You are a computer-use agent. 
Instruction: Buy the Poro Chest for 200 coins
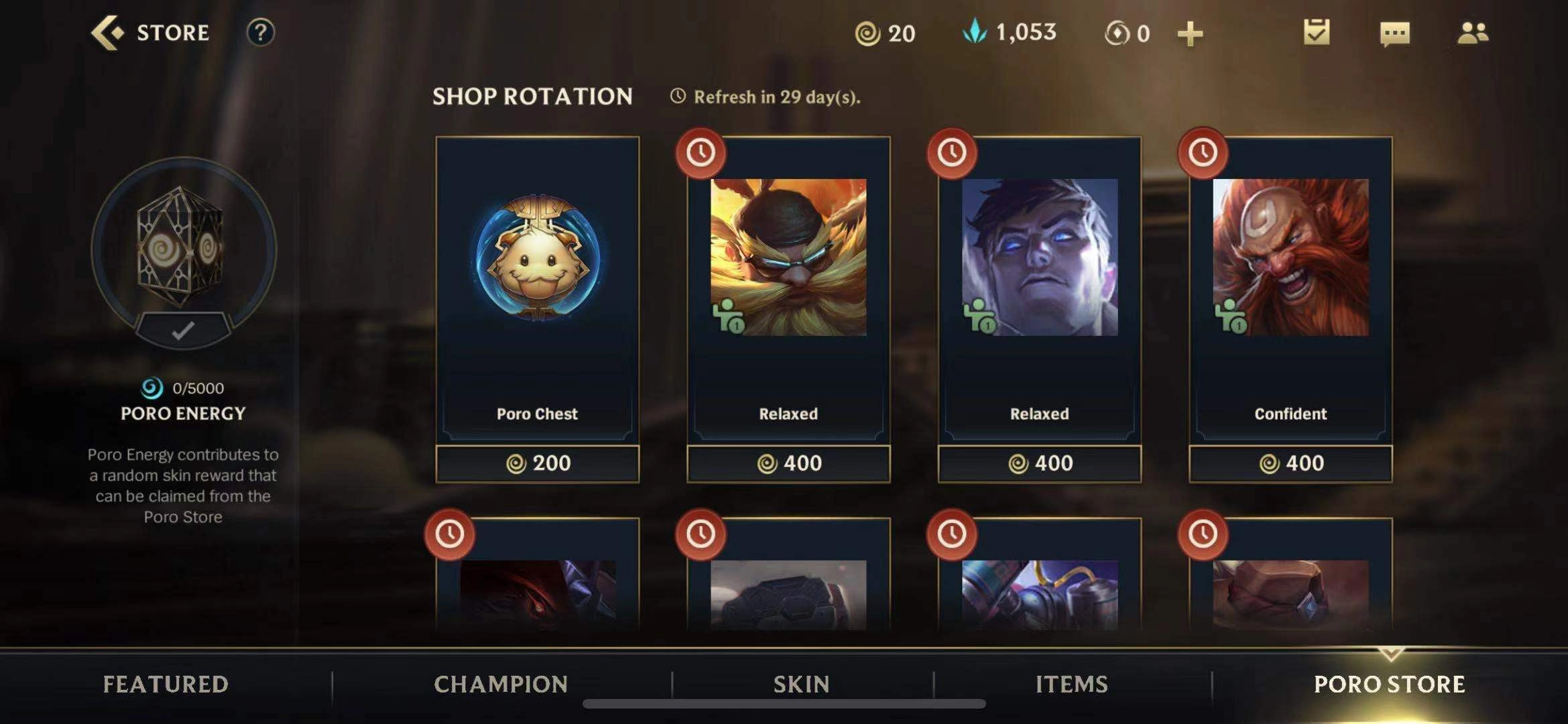(x=537, y=463)
